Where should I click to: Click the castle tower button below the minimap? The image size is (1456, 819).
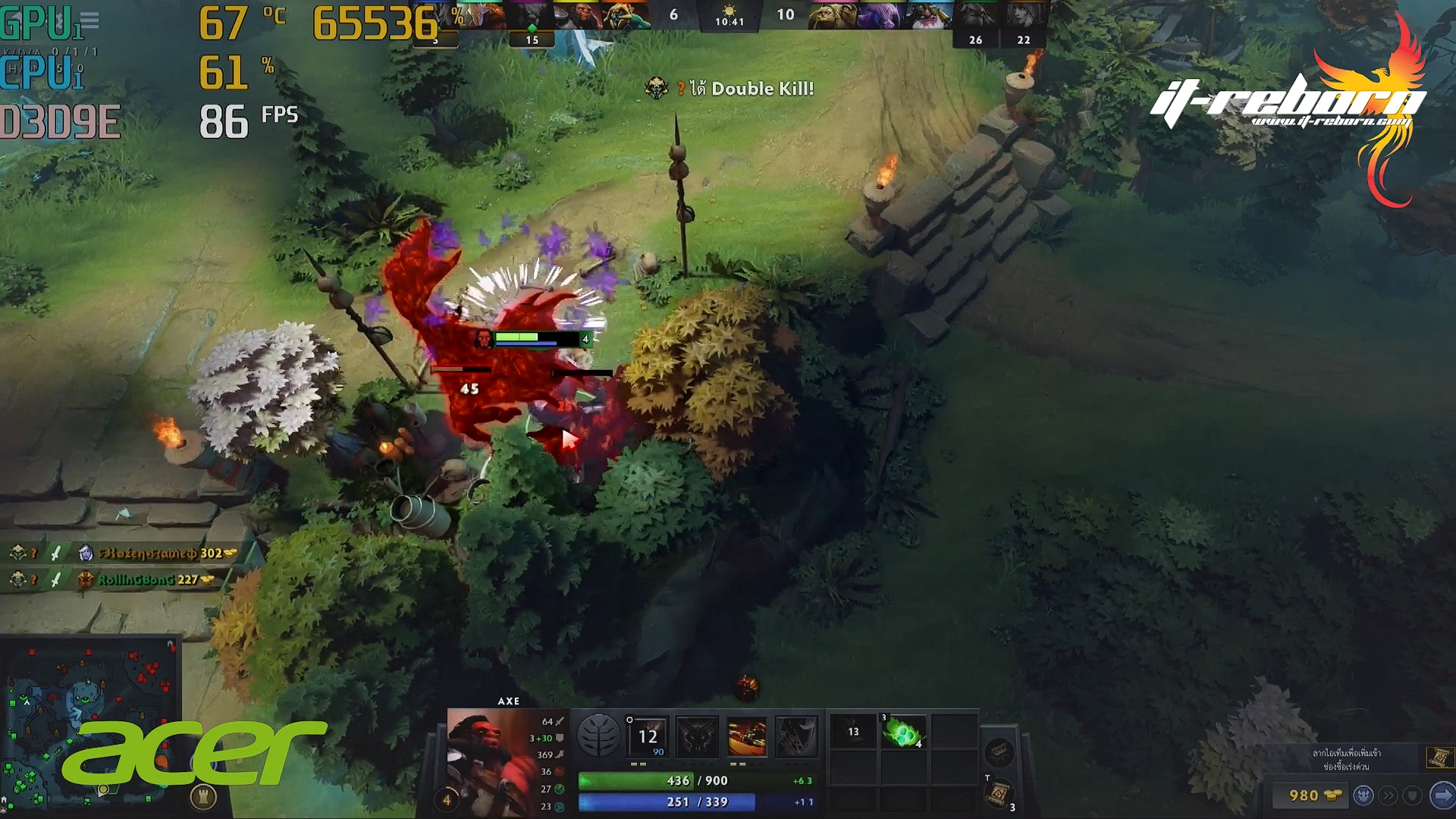click(x=203, y=796)
